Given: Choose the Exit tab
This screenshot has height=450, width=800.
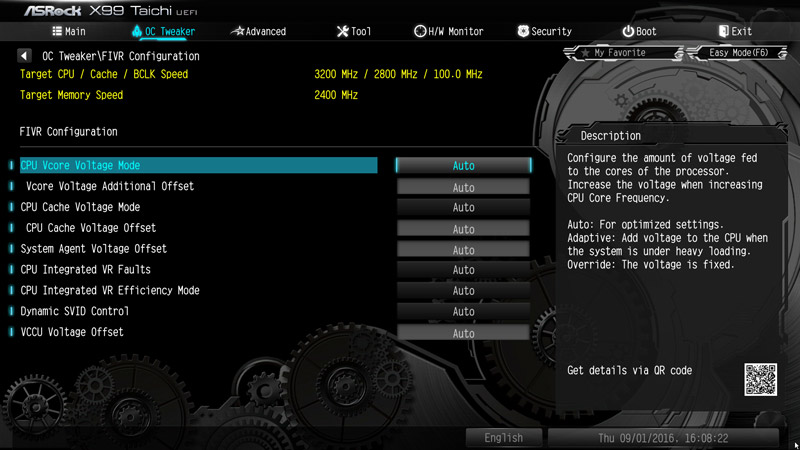Looking at the screenshot, I should pyautogui.click(x=734, y=31).
